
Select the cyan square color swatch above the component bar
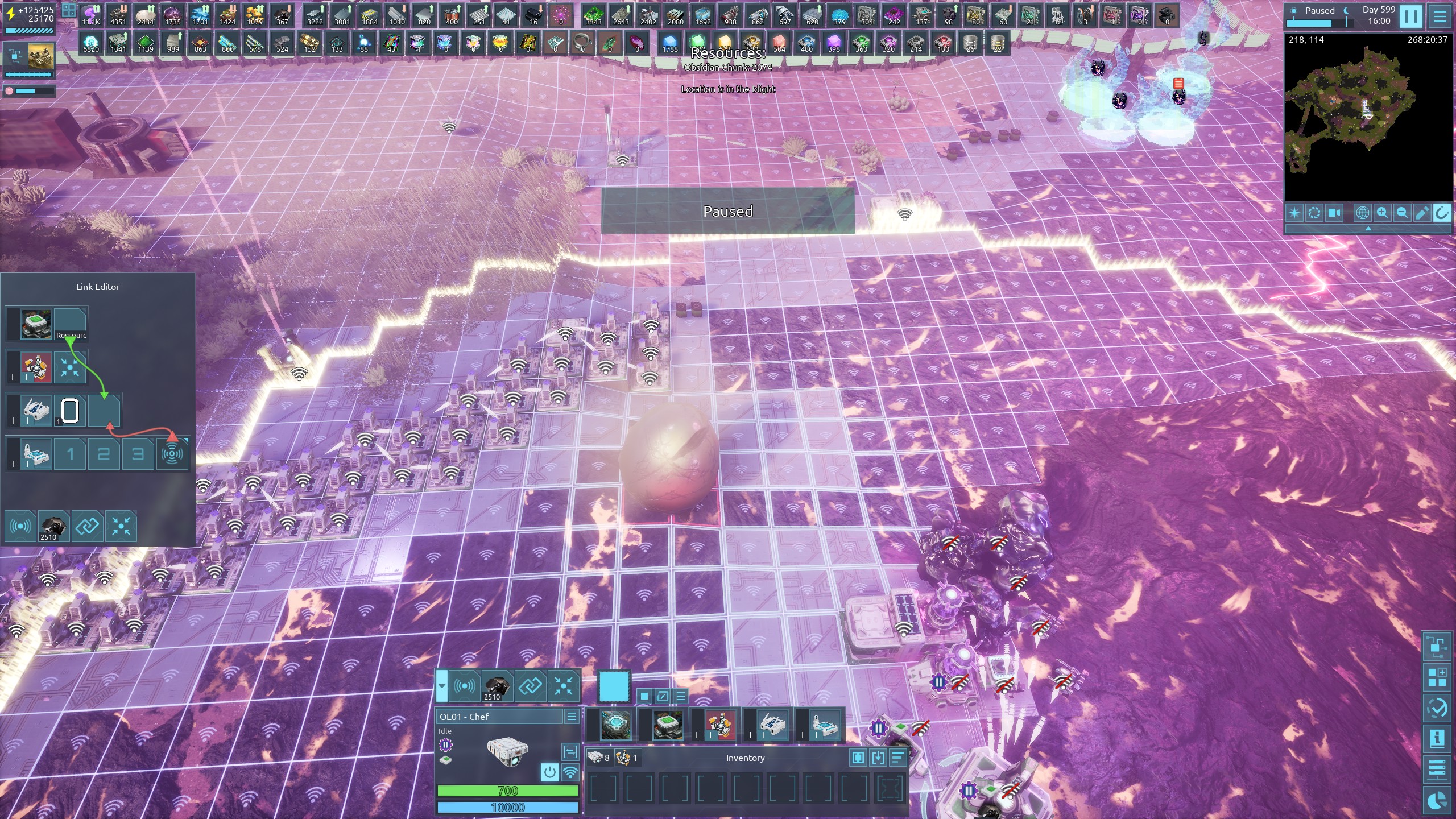tap(614, 686)
